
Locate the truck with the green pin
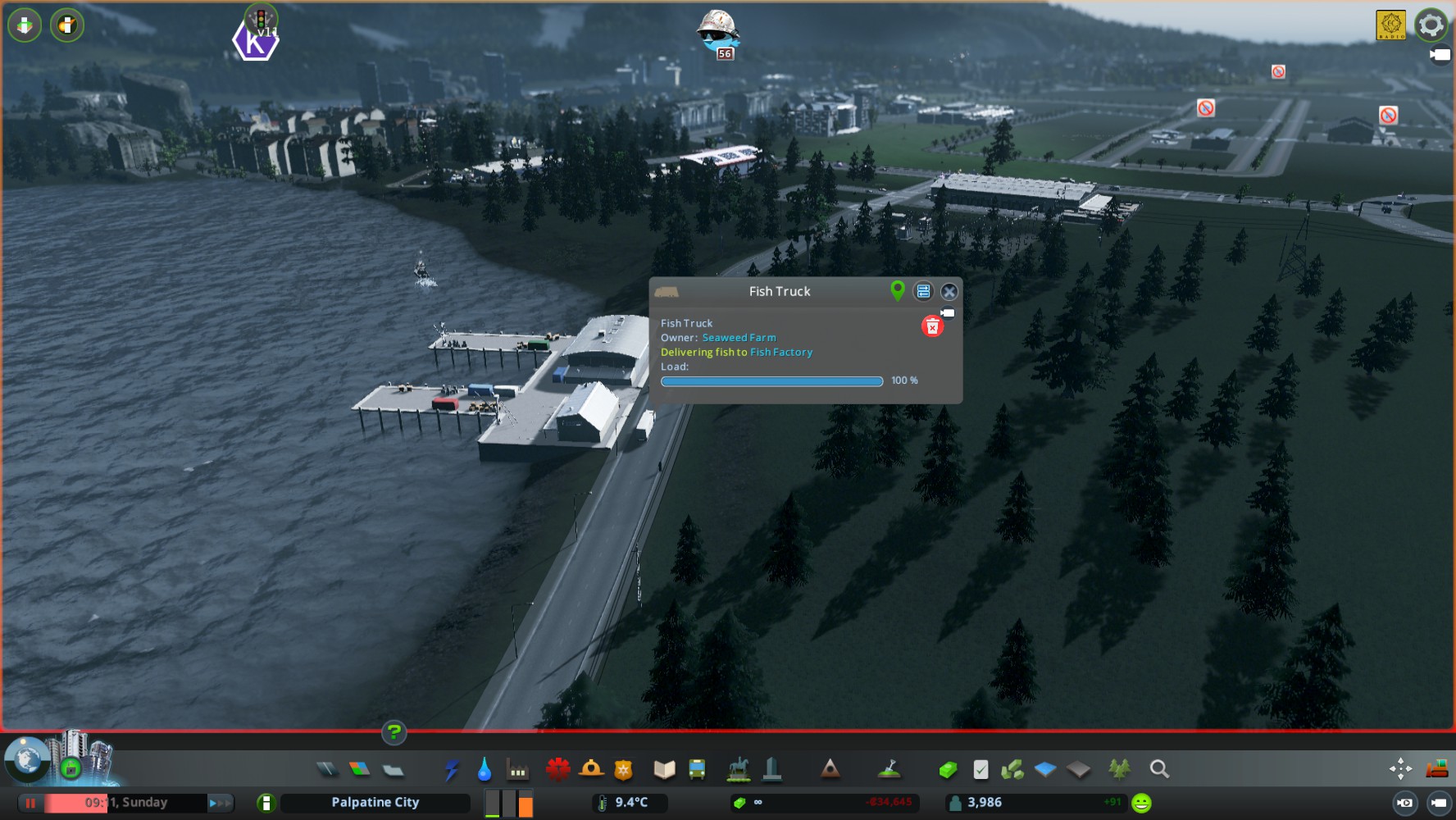[x=898, y=290]
